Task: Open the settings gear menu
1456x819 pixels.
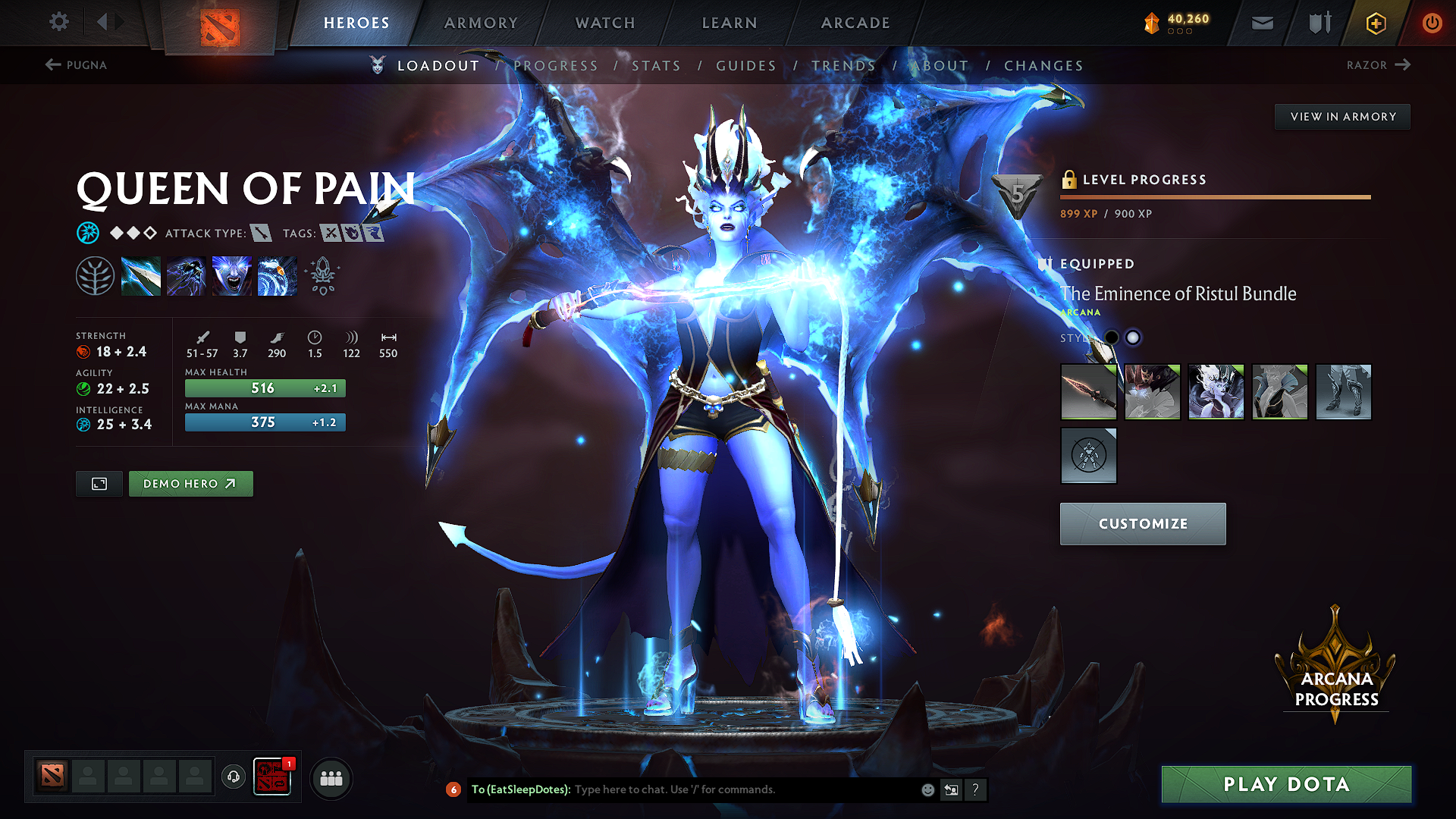Action: click(59, 22)
